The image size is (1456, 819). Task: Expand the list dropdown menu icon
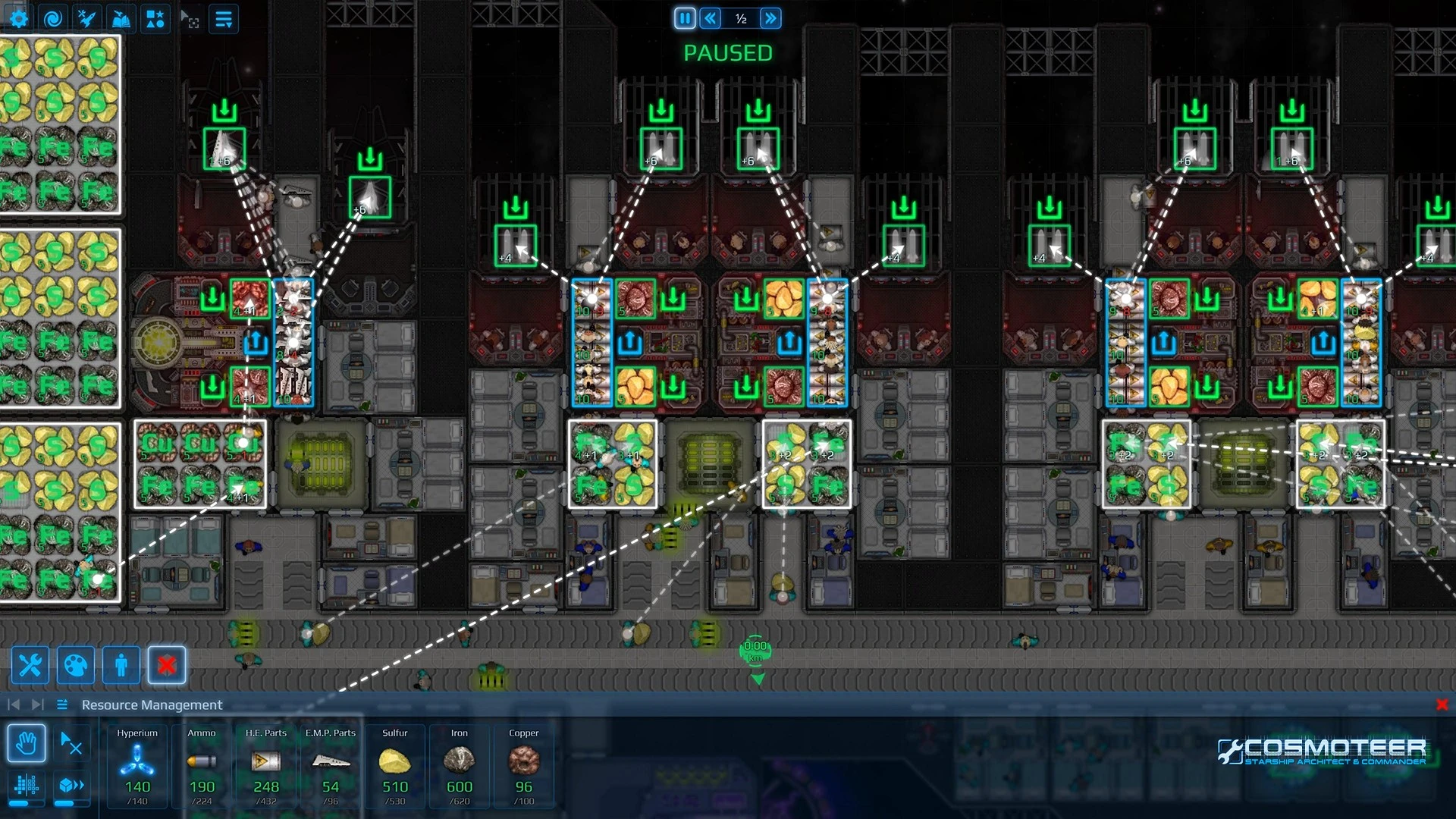point(224,19)
